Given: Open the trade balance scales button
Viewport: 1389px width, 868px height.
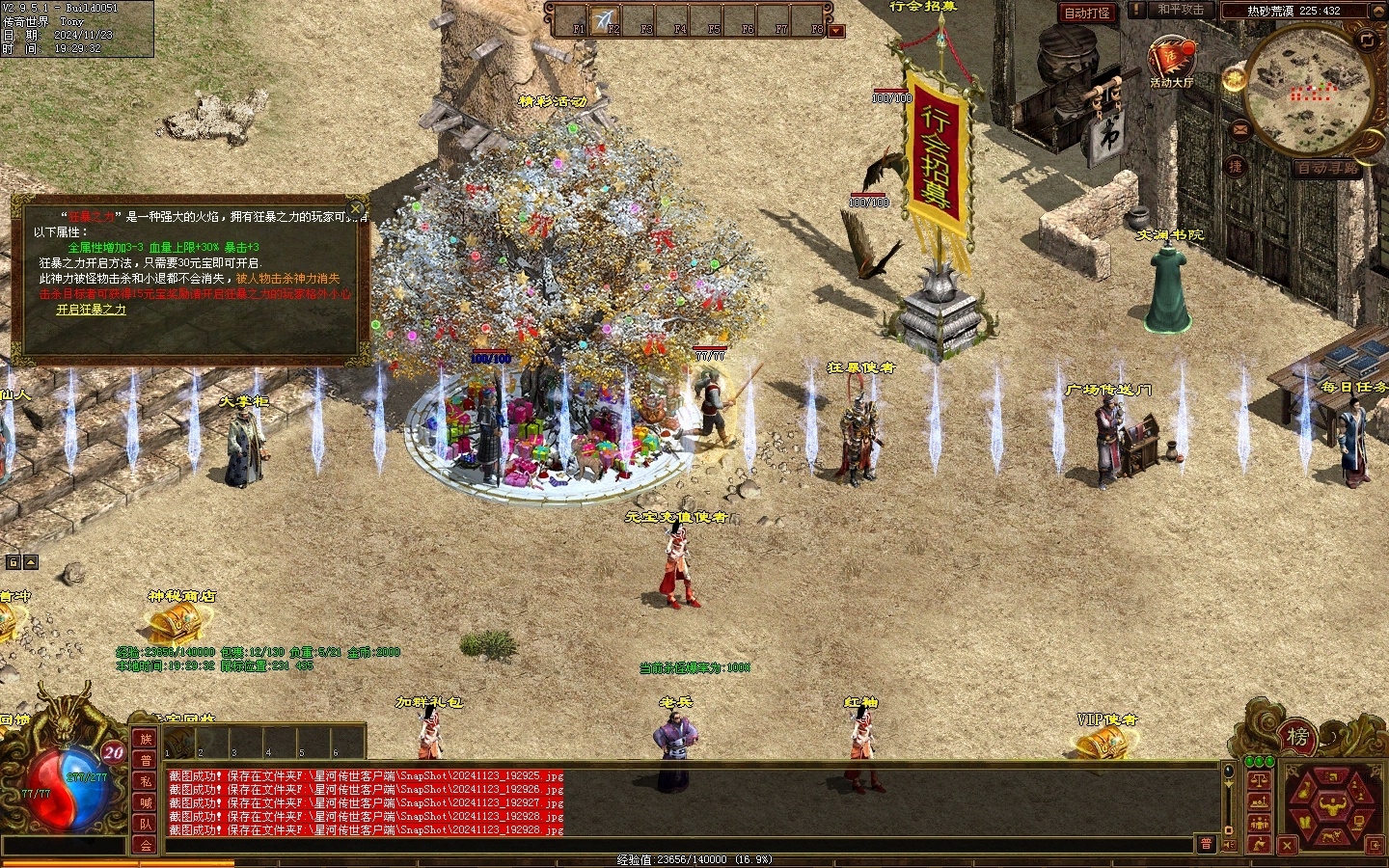Looking at the screenshot, I should [x=1258, y=779].
